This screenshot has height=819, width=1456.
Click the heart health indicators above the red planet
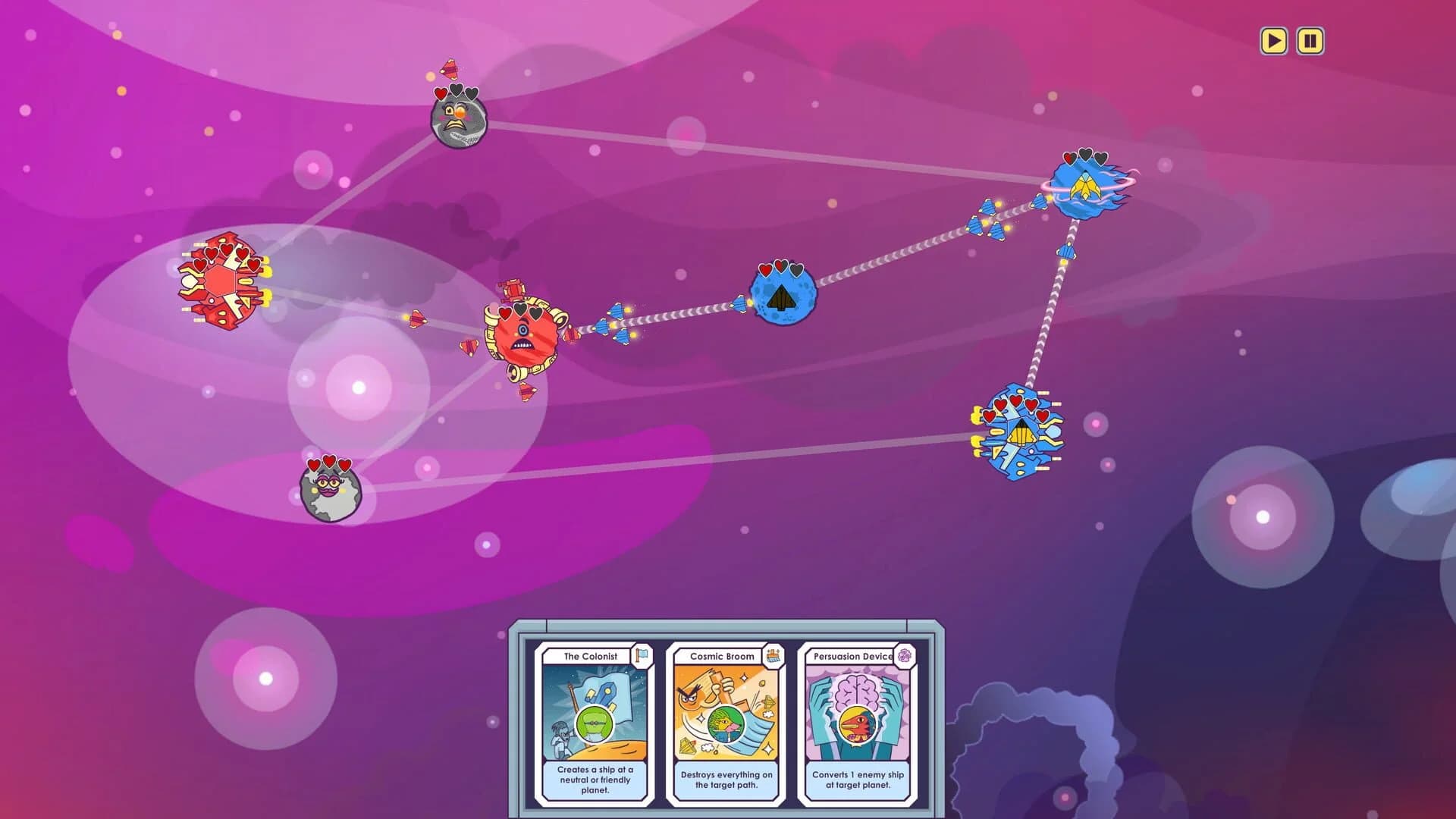click(x=519, y=311)
